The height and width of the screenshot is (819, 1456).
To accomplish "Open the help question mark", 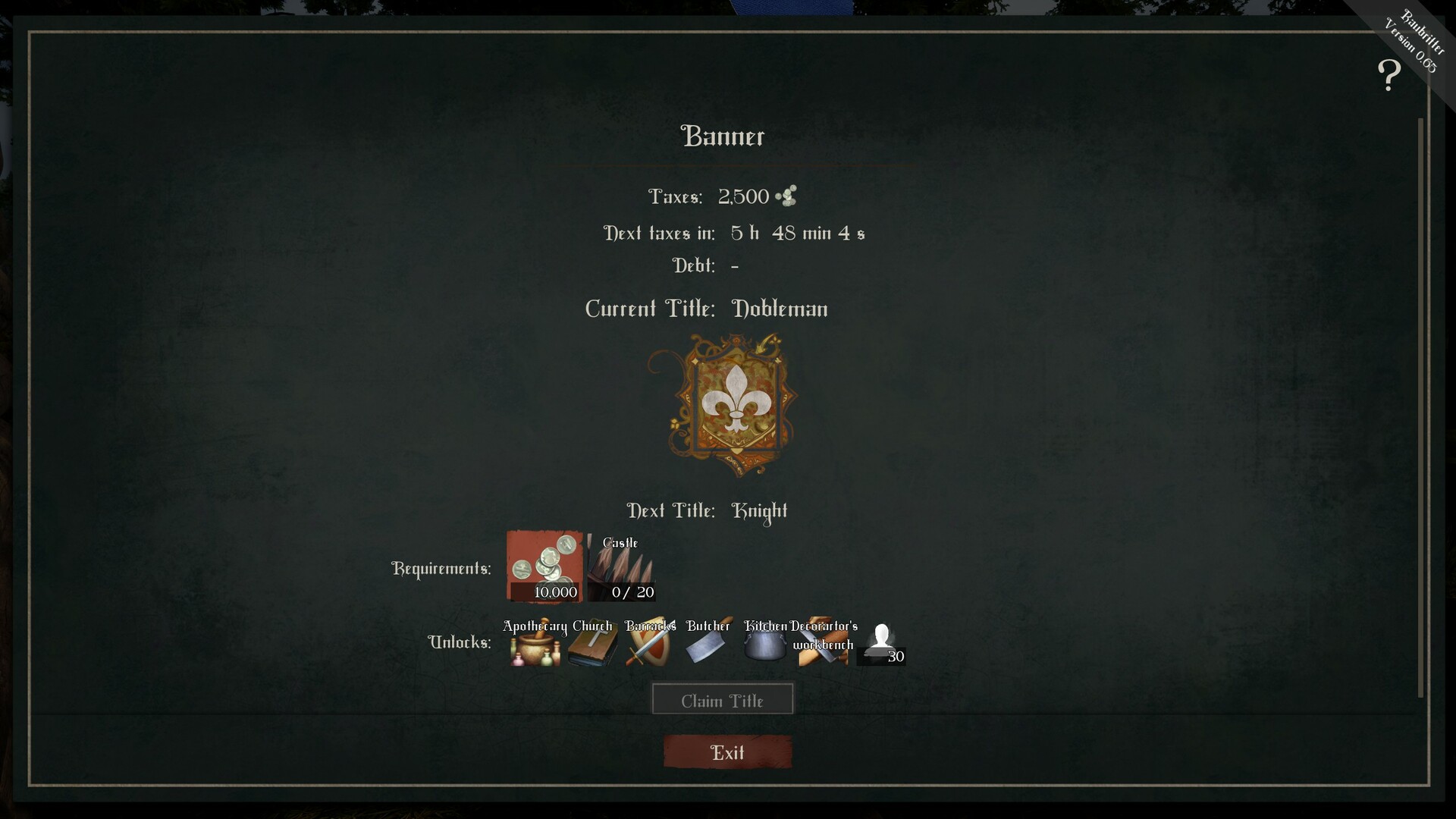I will click(1390, 74).
